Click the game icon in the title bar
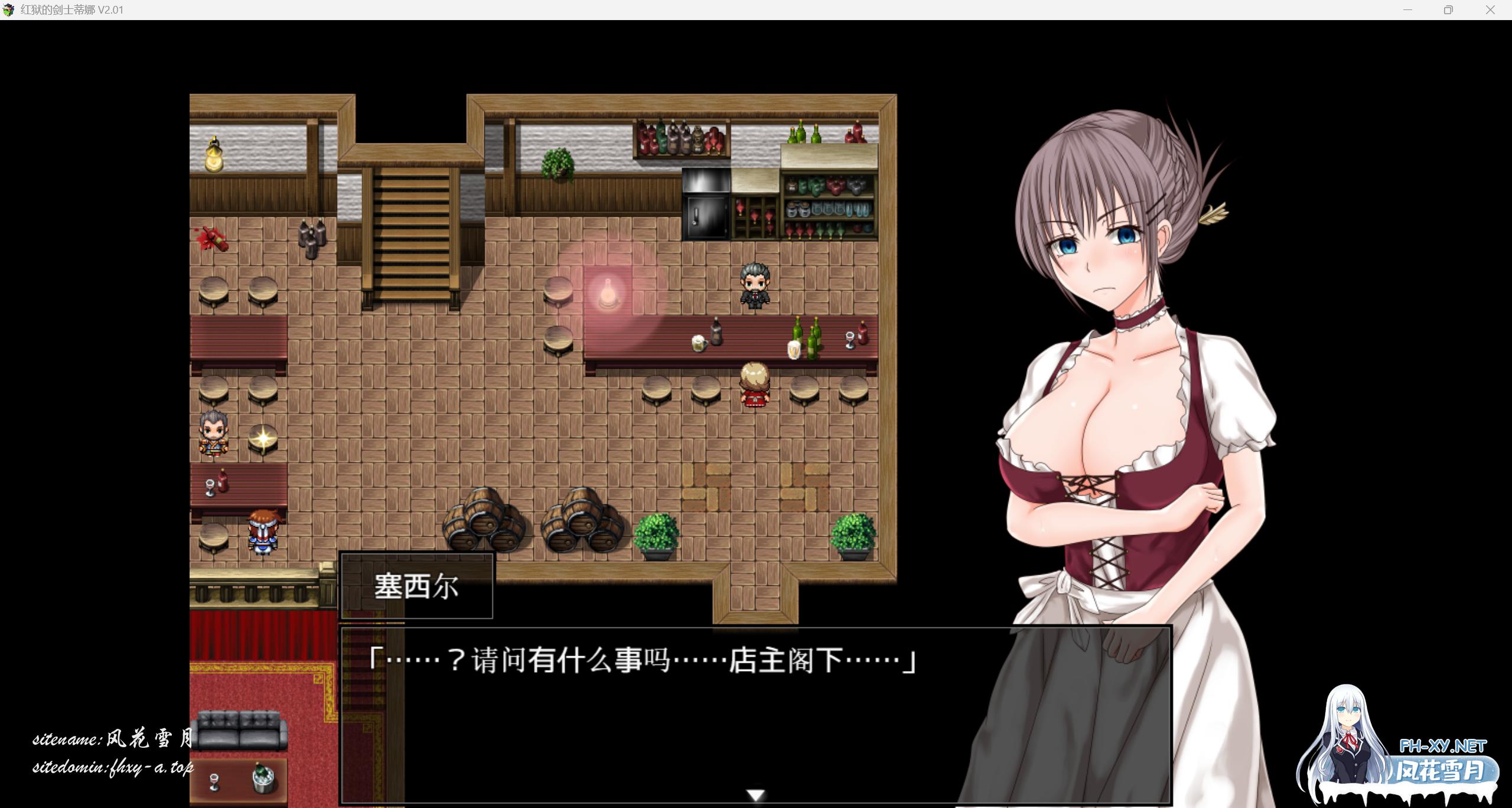This screenshot has width=1512, height=808. [10, 9]
